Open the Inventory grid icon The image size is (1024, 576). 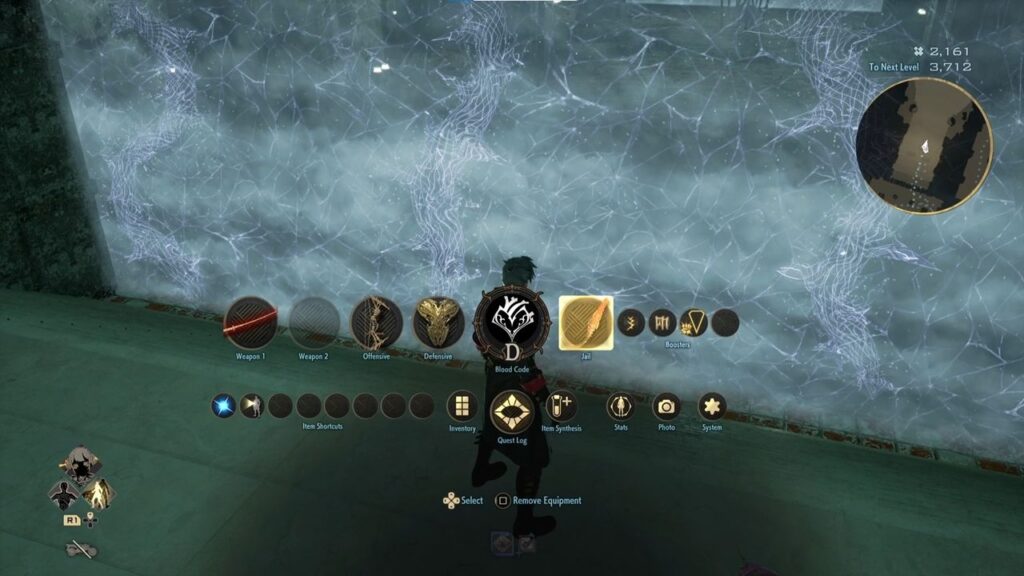pyautogui.click(x=462, y=406)
